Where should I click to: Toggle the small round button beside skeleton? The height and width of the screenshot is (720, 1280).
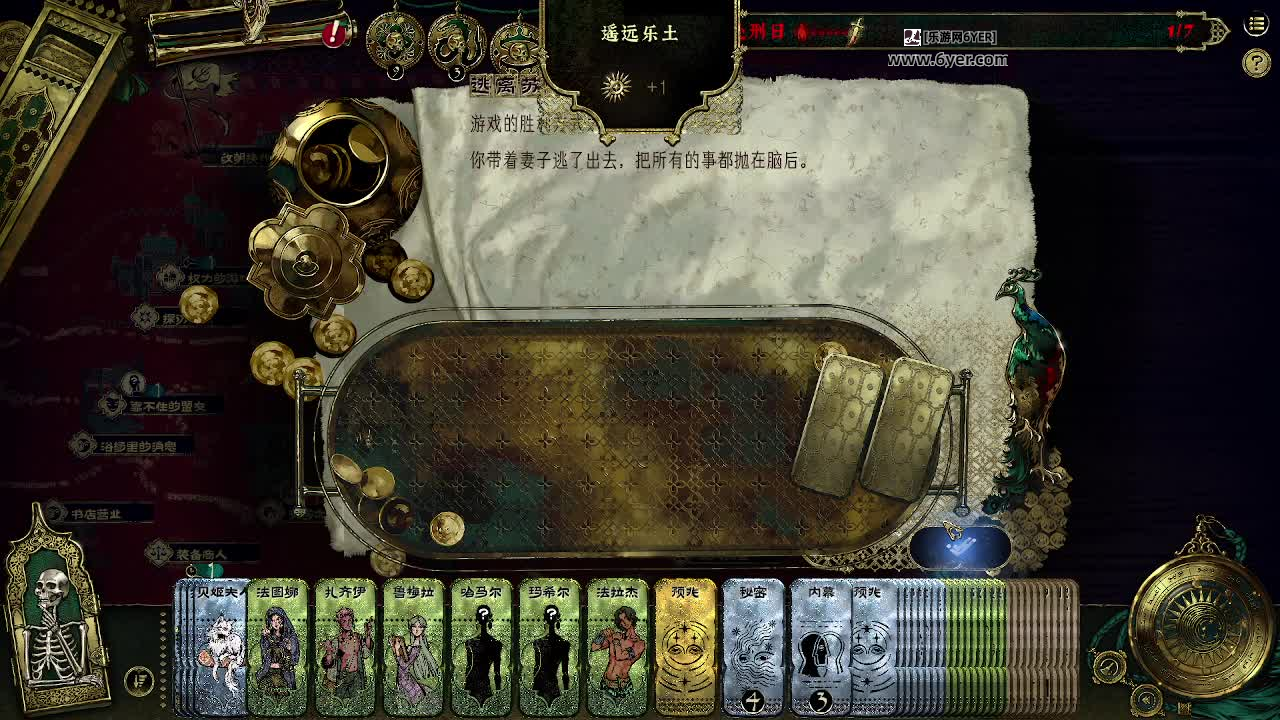pos(139,681)
